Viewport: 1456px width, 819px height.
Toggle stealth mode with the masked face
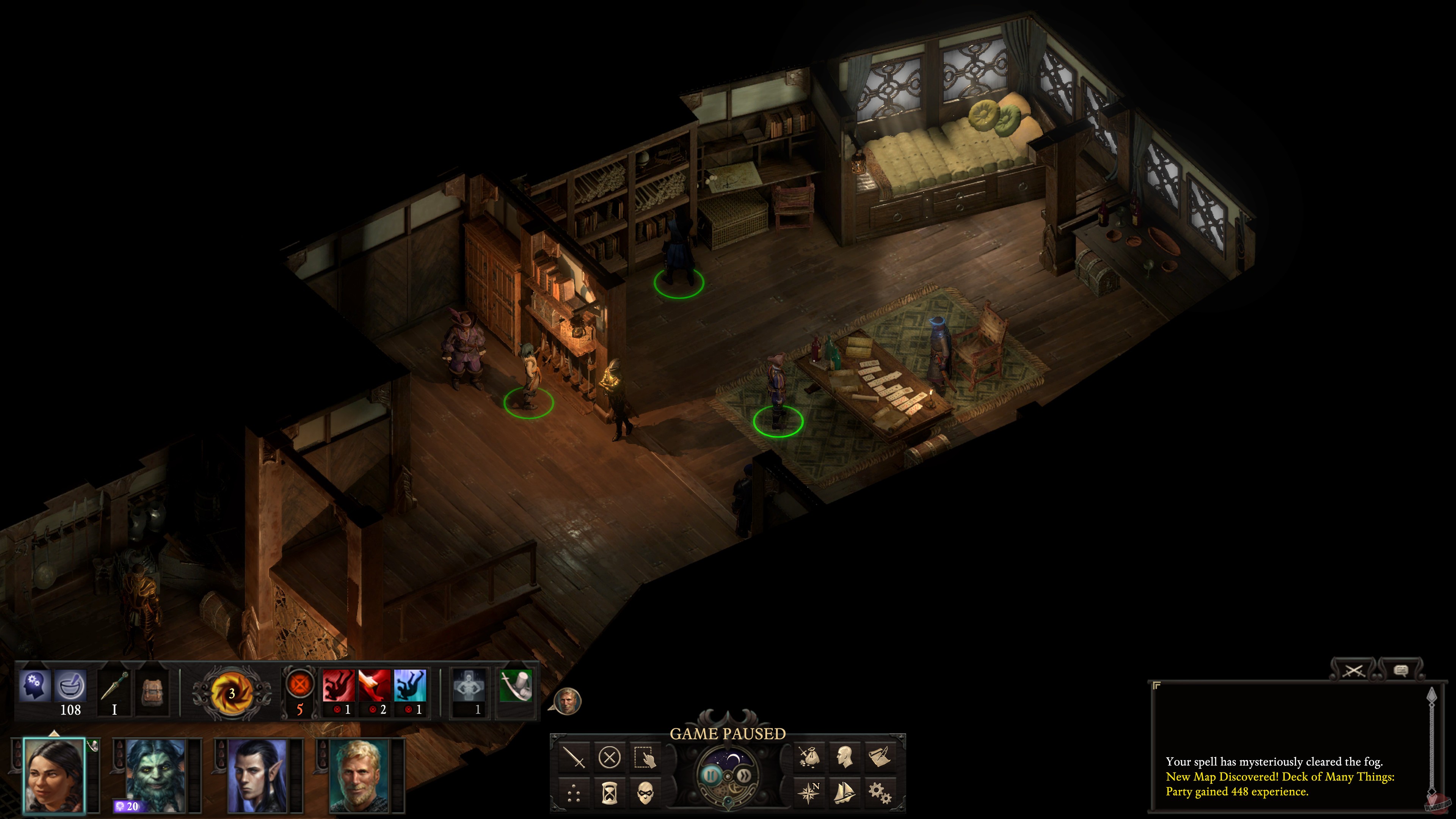[x=645, y=793]
